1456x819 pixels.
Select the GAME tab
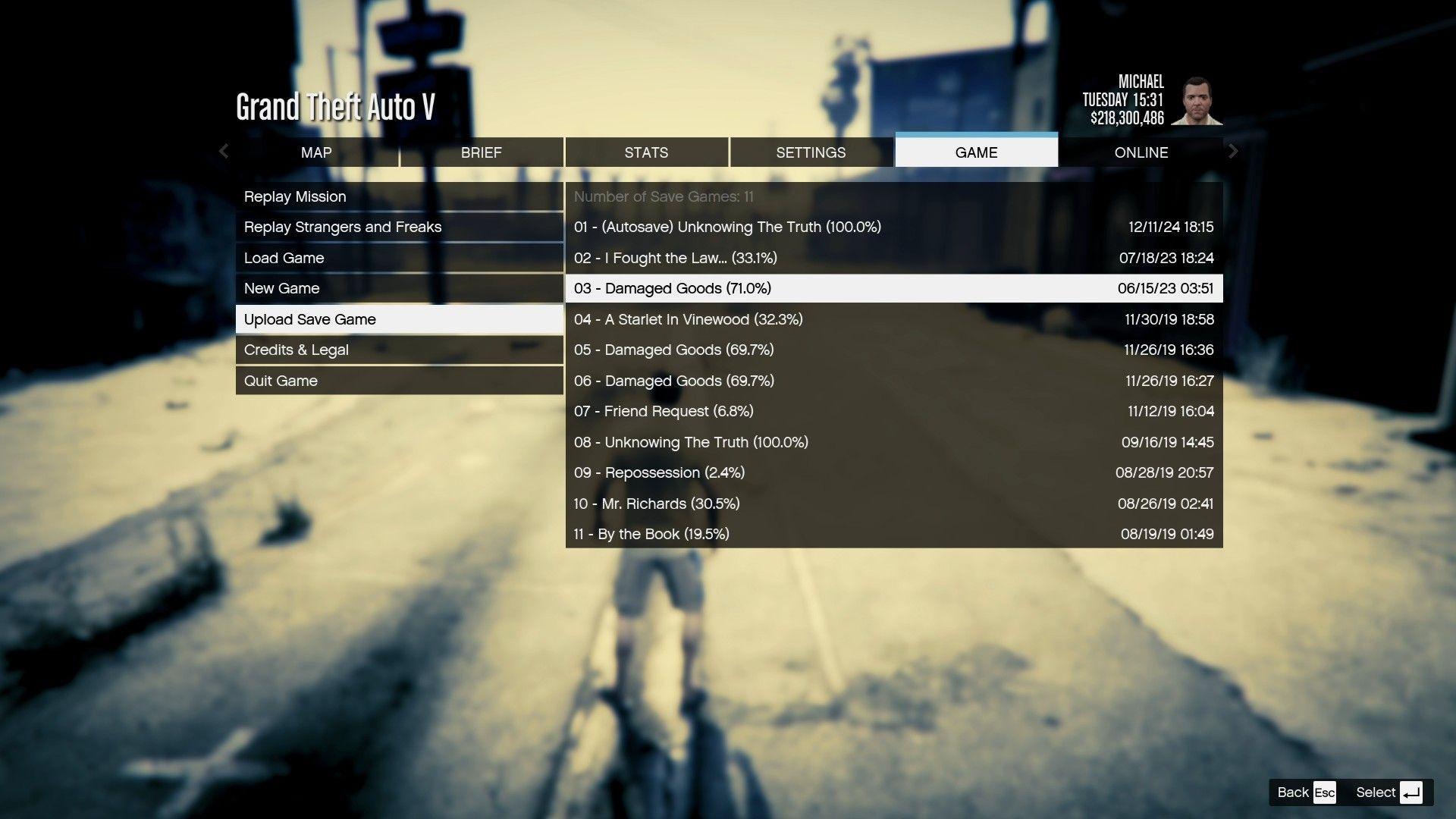tap(976, 152)
